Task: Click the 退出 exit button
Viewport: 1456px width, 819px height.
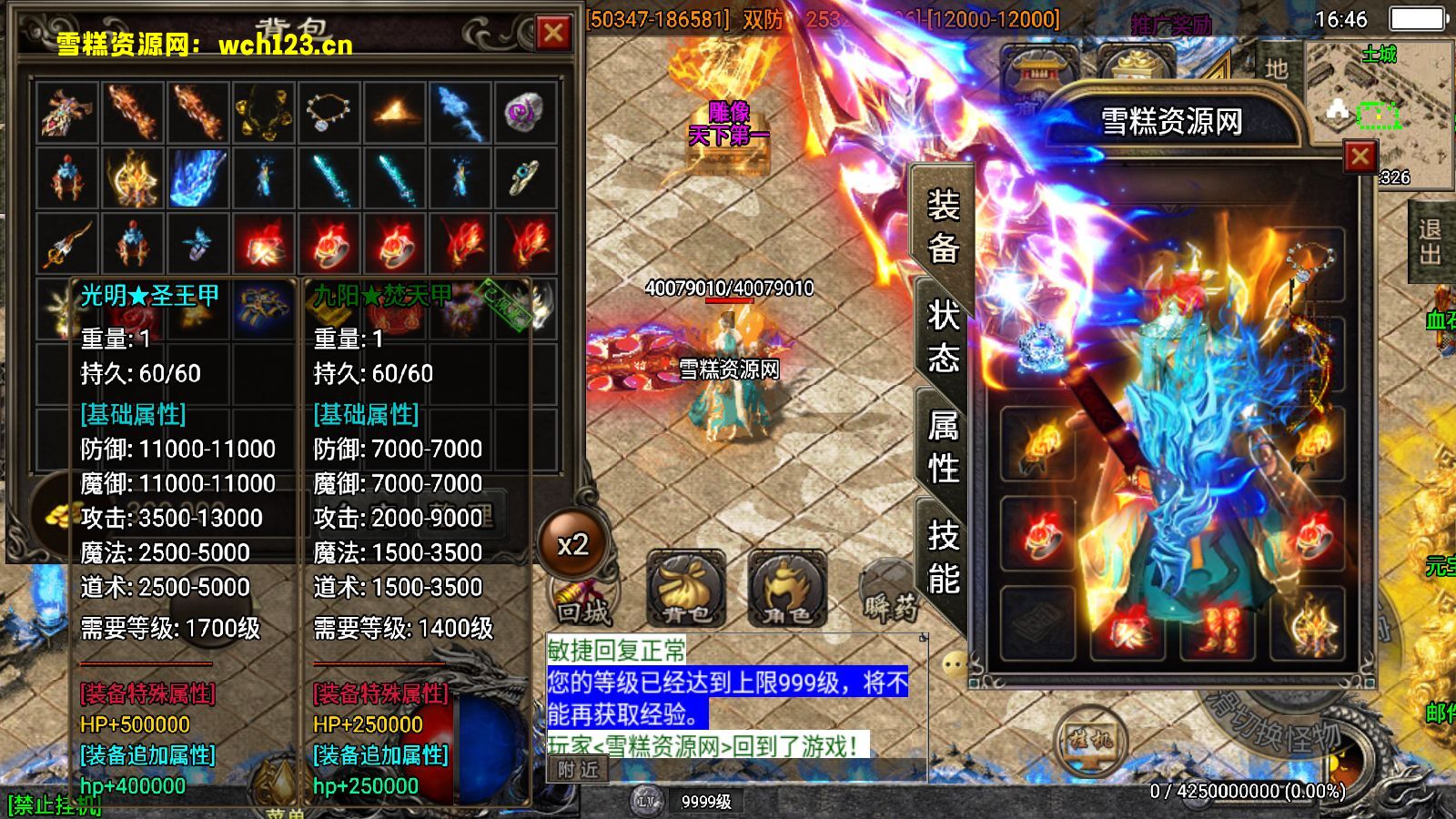Action: click(1430, 242)
